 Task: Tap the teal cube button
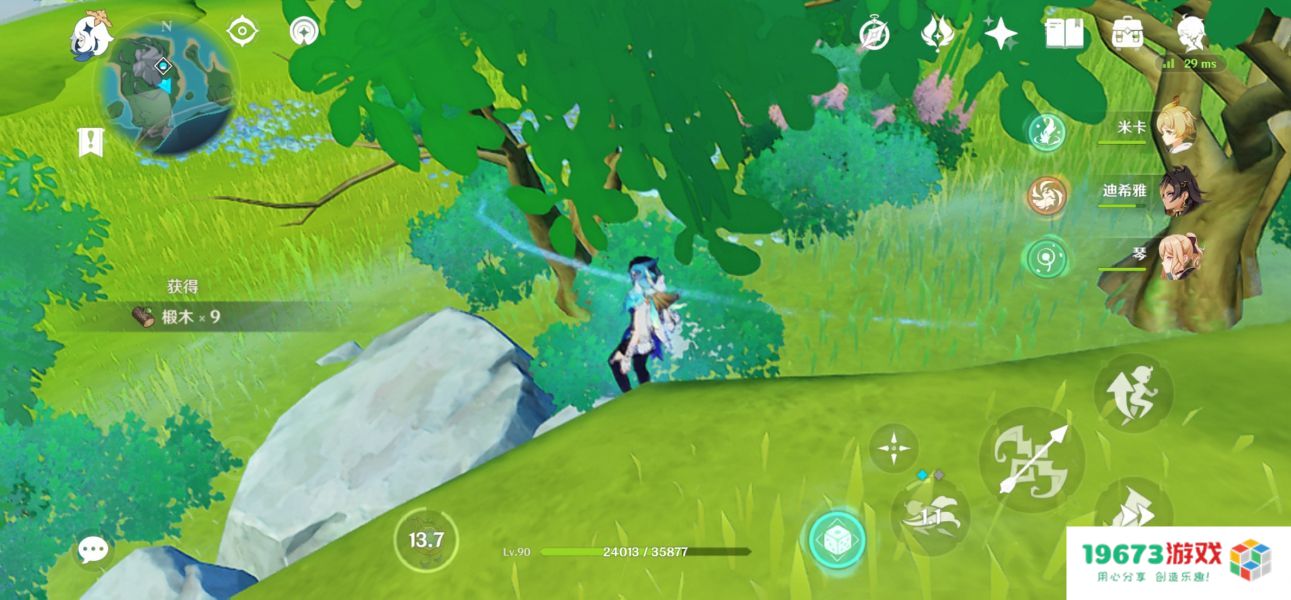836,540
